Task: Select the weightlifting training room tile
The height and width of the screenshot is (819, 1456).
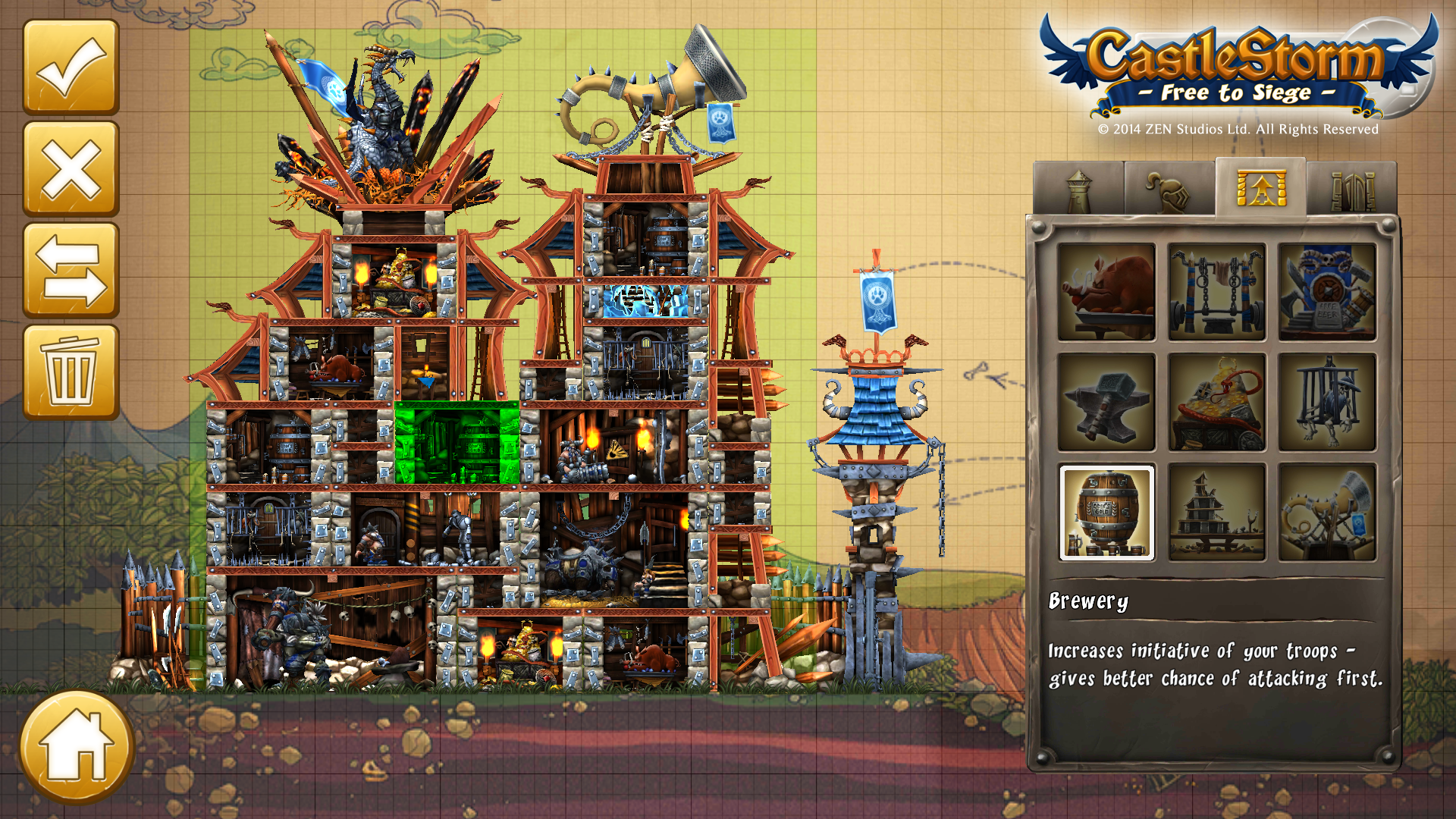Action: pyautogui.click(x=1216, y=292)
